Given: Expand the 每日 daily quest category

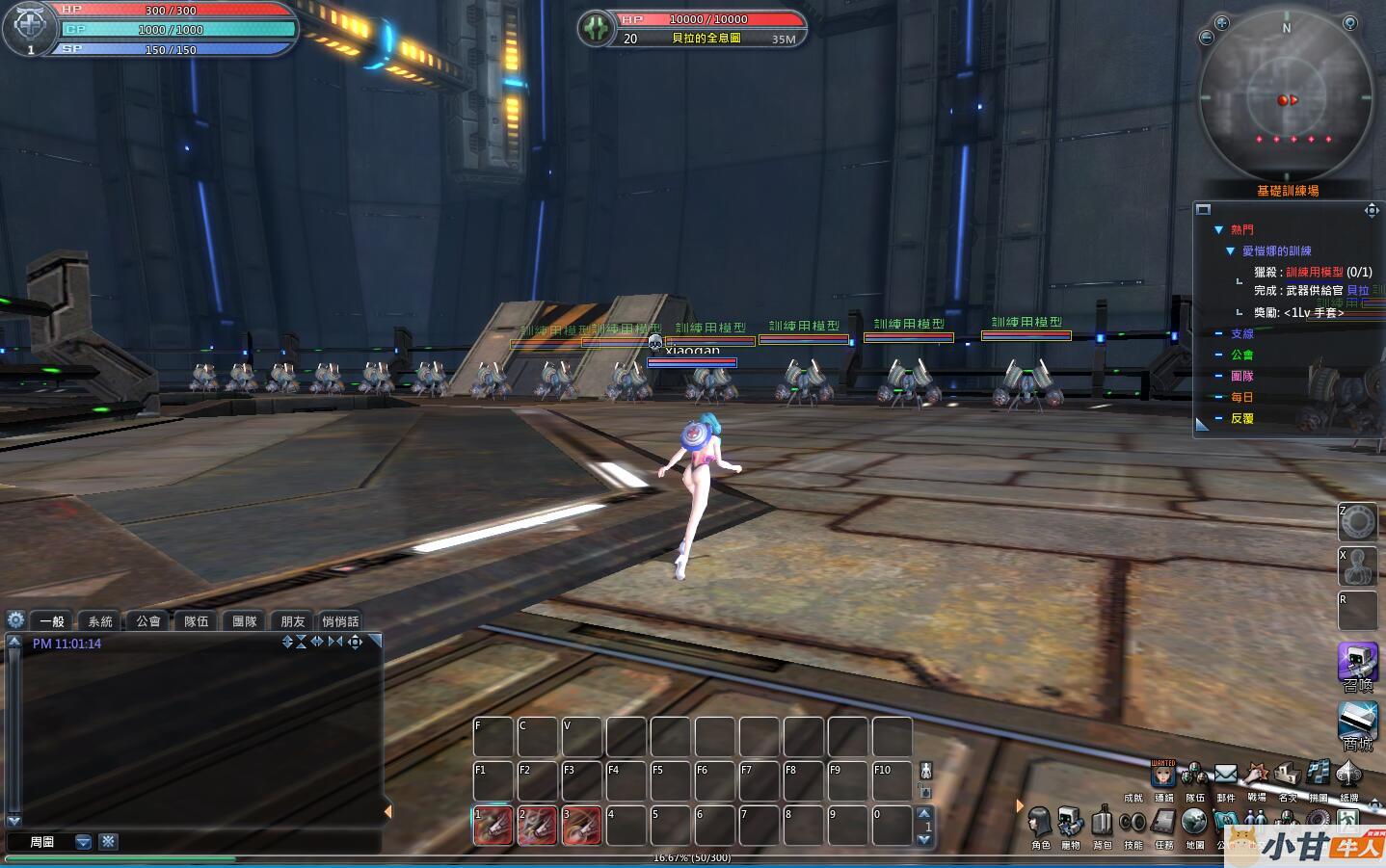Looking at the screenshot, I should pos(1218,397).
